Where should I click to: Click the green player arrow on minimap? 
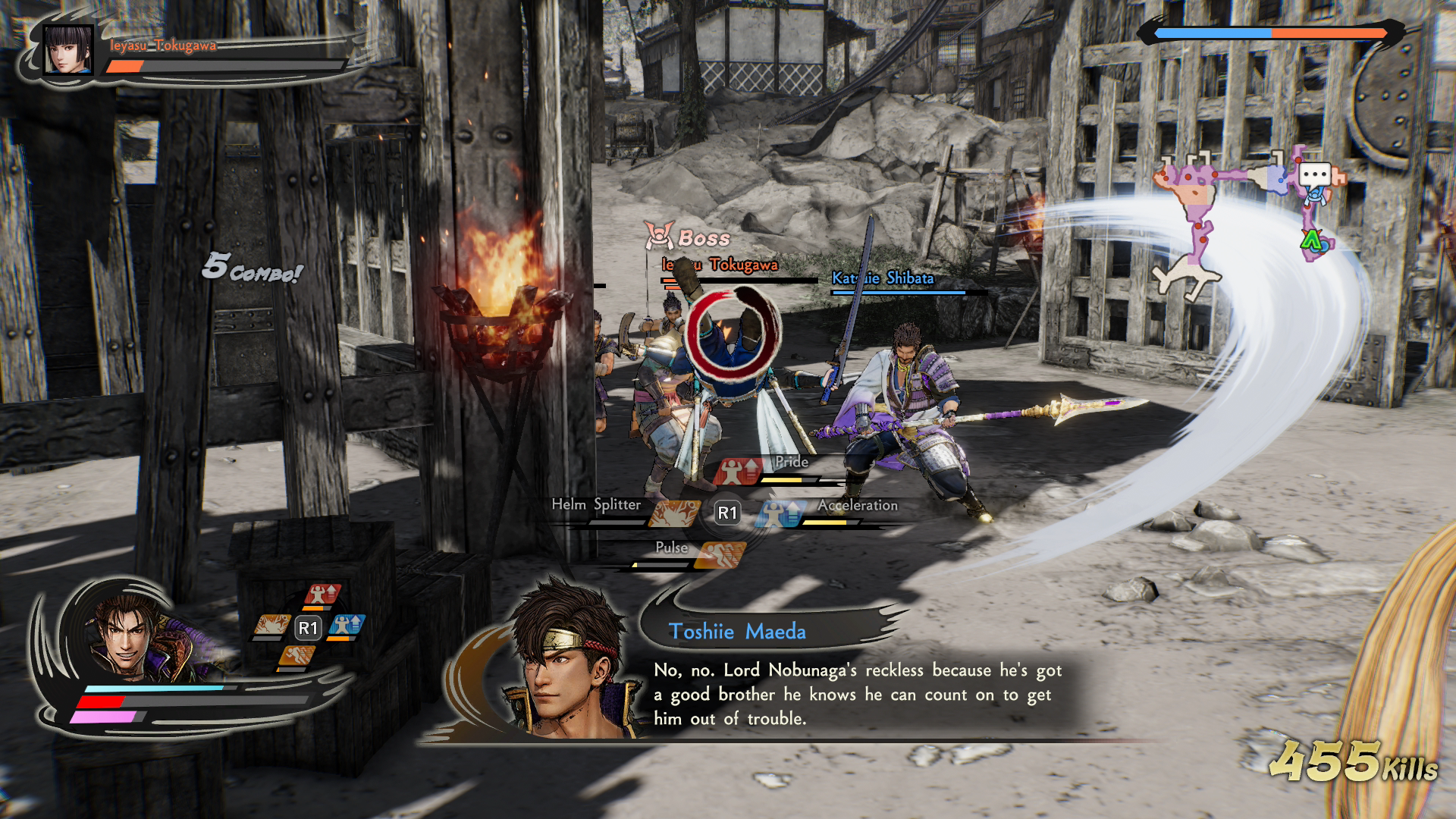1311,240
